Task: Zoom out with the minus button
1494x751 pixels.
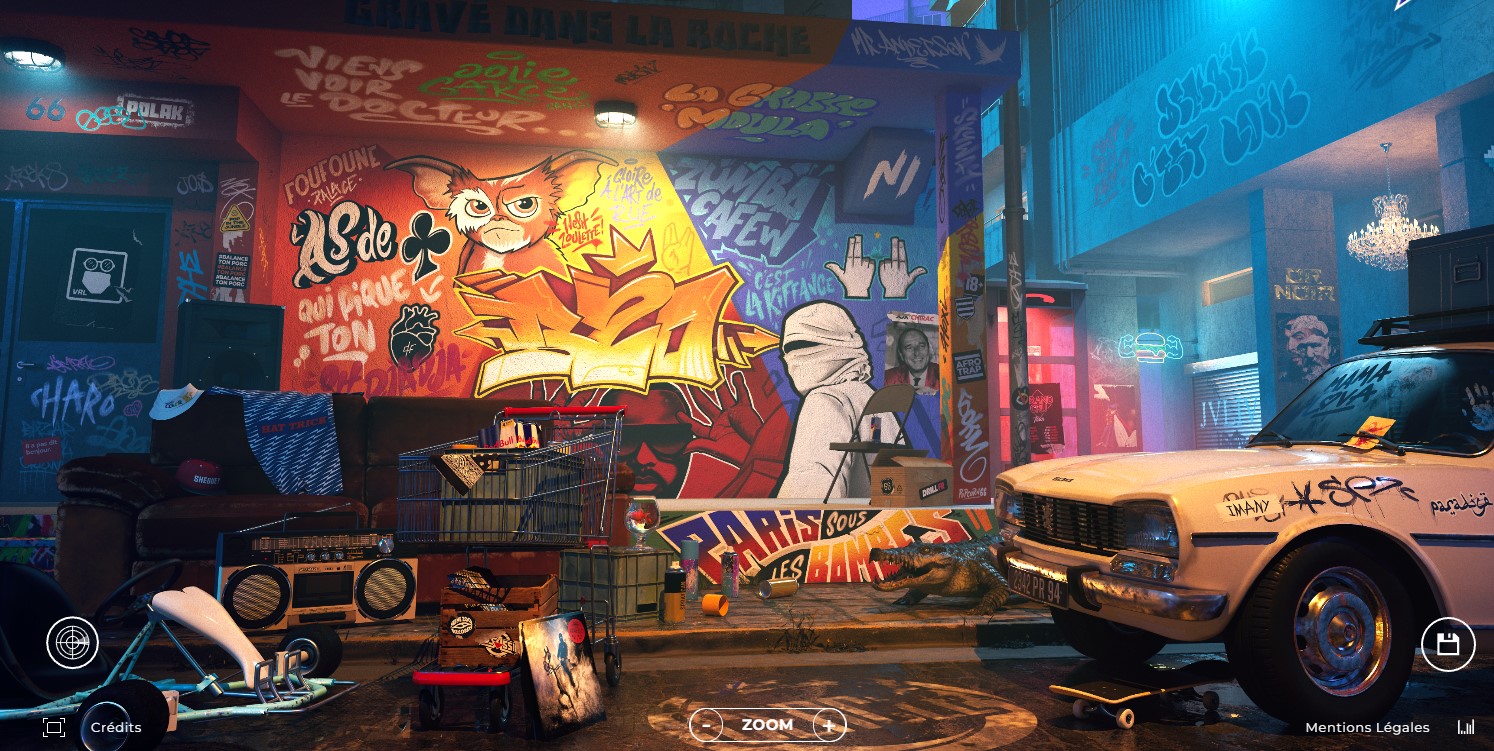Action: tap(706, 725)
